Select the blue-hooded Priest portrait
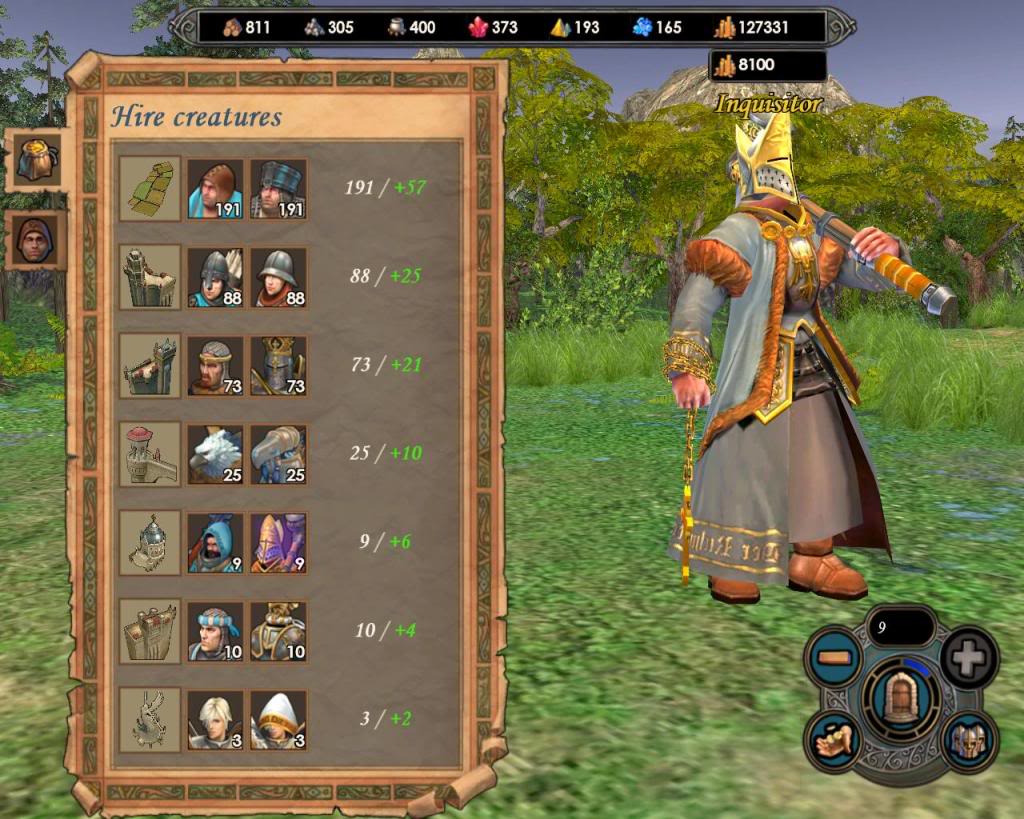The width and height of the screenshot is (1024, 819). coord(215,542)
